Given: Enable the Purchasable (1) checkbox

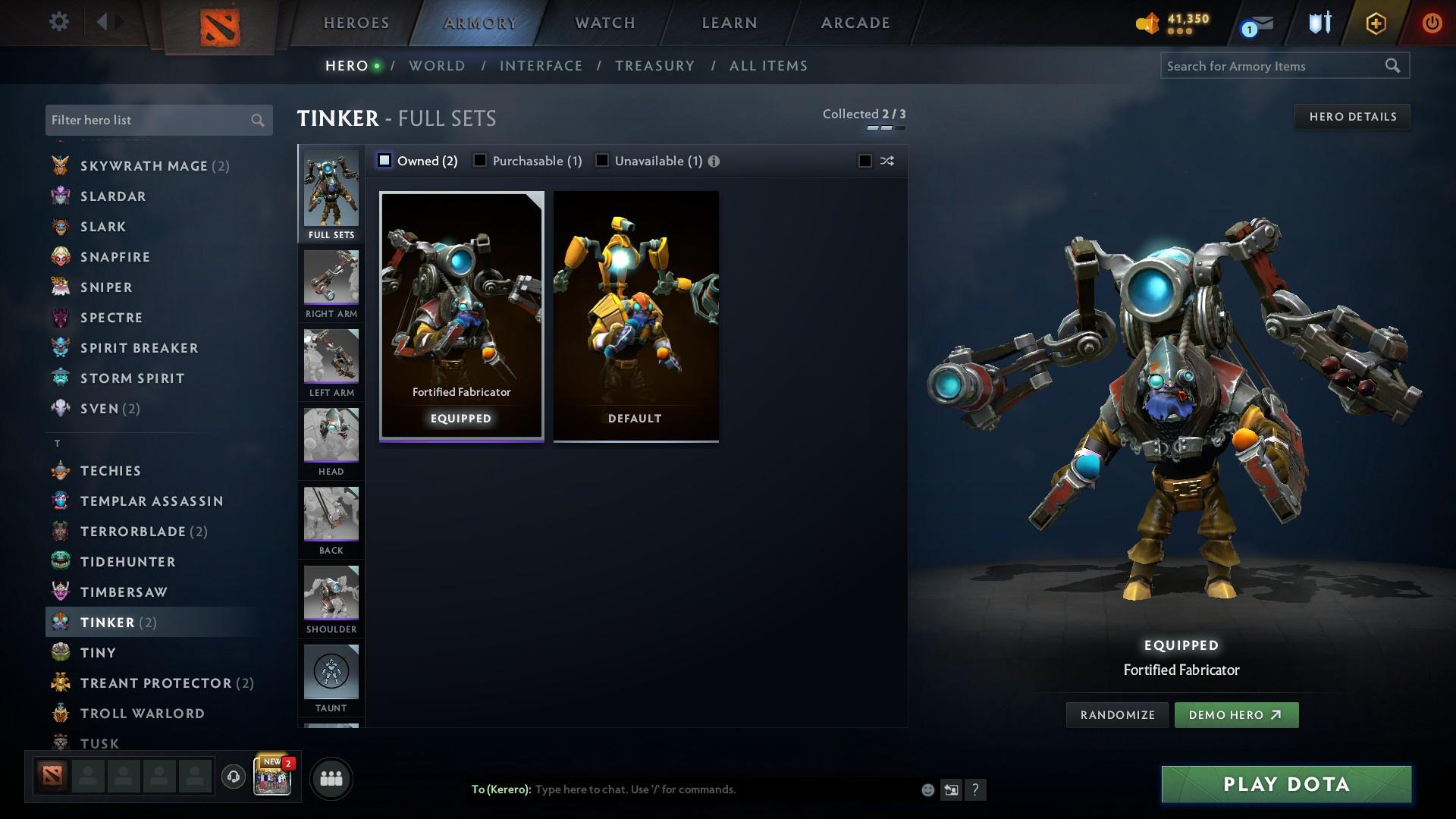Looking at the screenshot, I should (x=480, y=160).
